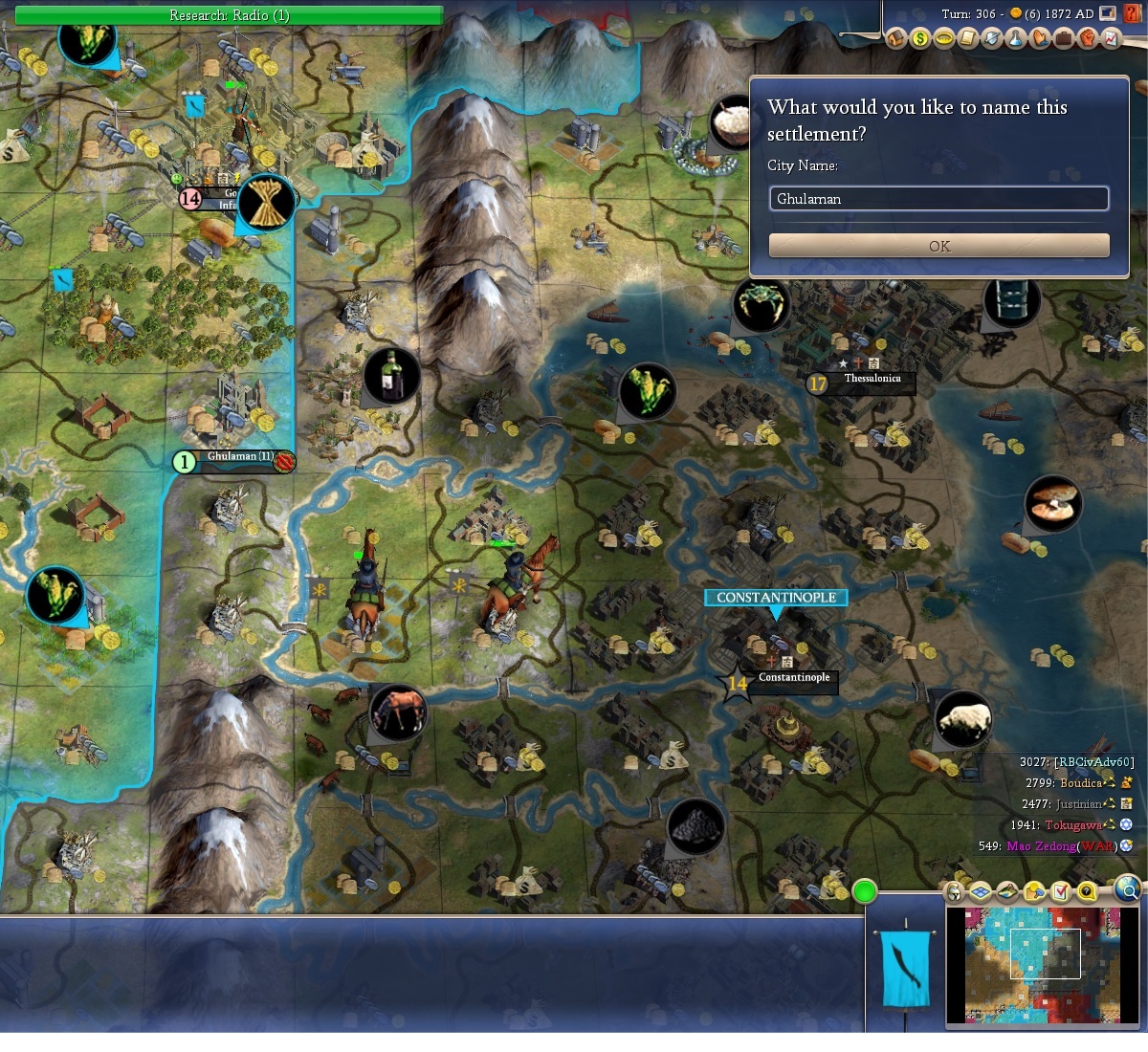Open the Research: Radio progress bar
Viewport: 1148px width, 1052px height.
[229, 15]
